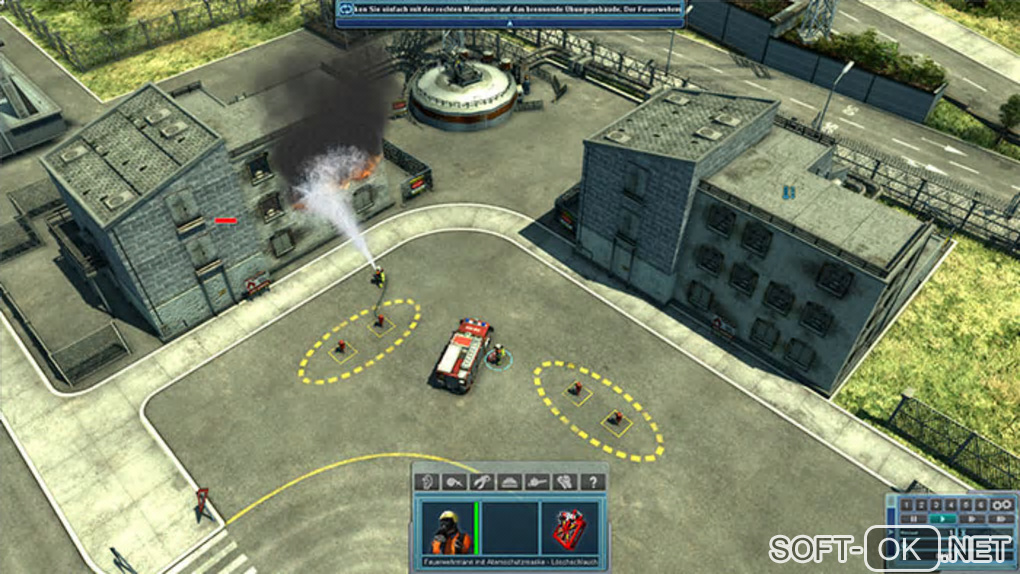
Task: Select unit group number 4
Action: [950, 504]
